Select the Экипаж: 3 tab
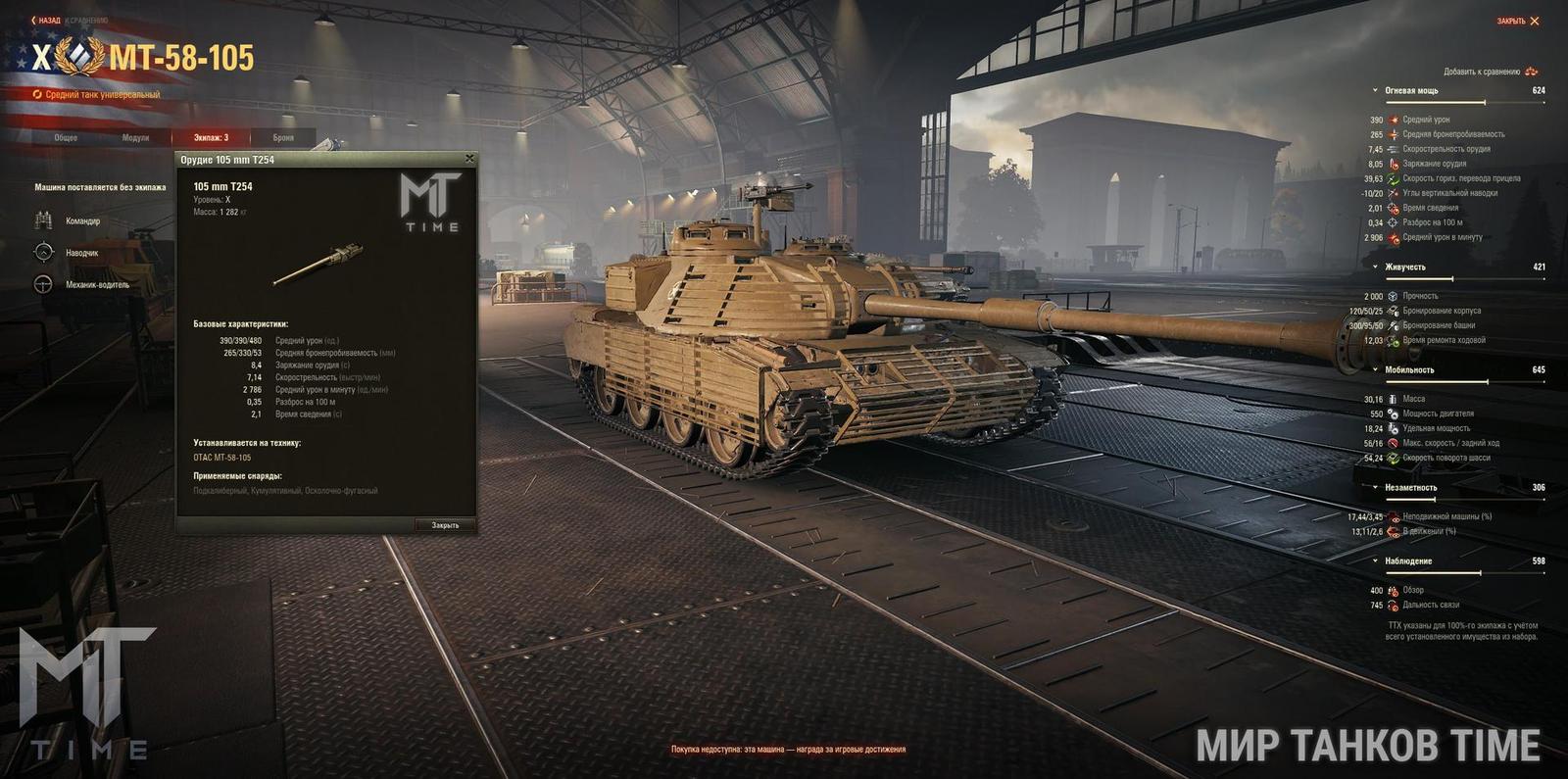This screenshot has width=1568, height=779. pyautogui.click(x=211, y=138)
